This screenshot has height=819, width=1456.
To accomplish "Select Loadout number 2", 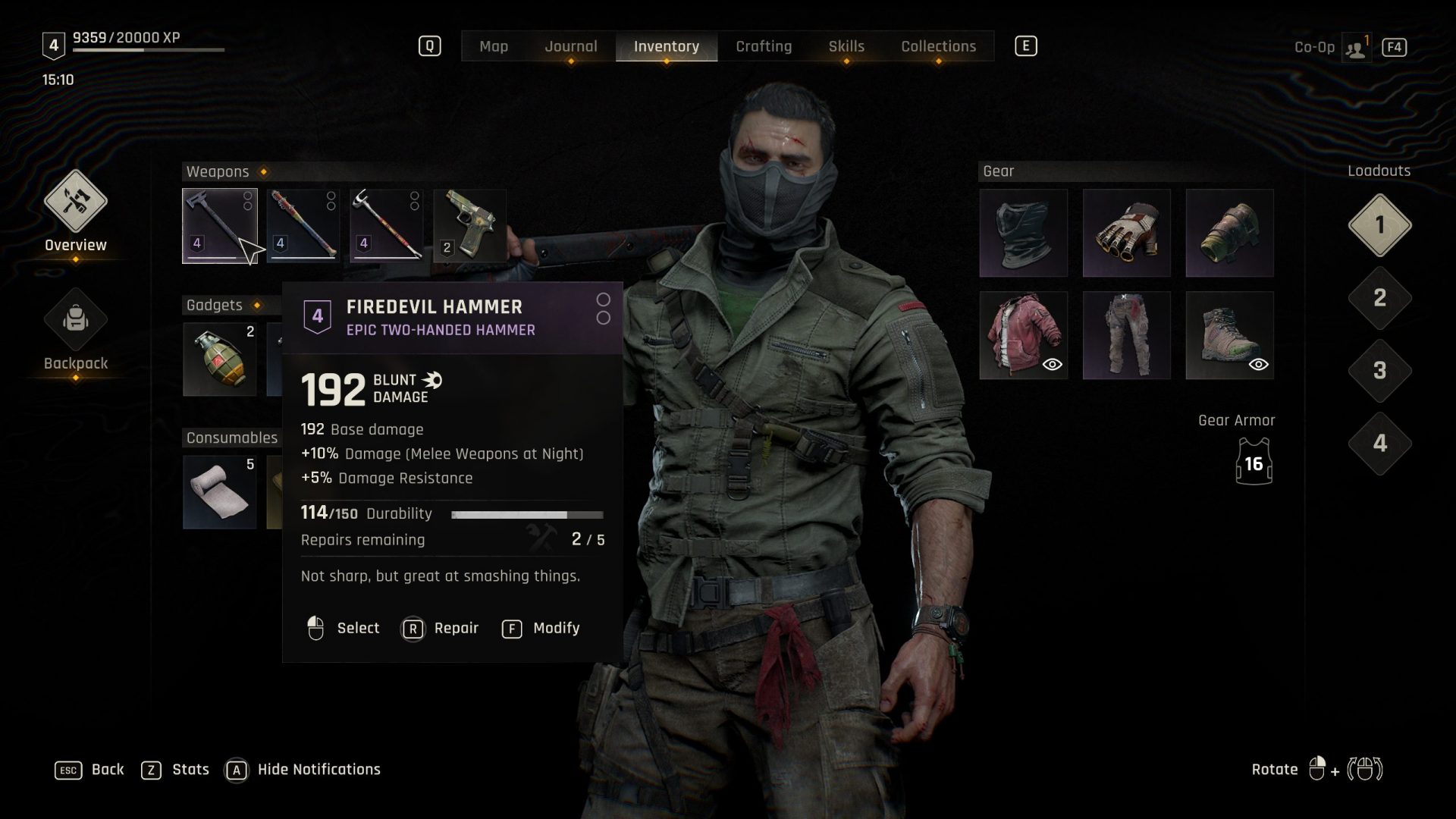I will click(1379, 300).
